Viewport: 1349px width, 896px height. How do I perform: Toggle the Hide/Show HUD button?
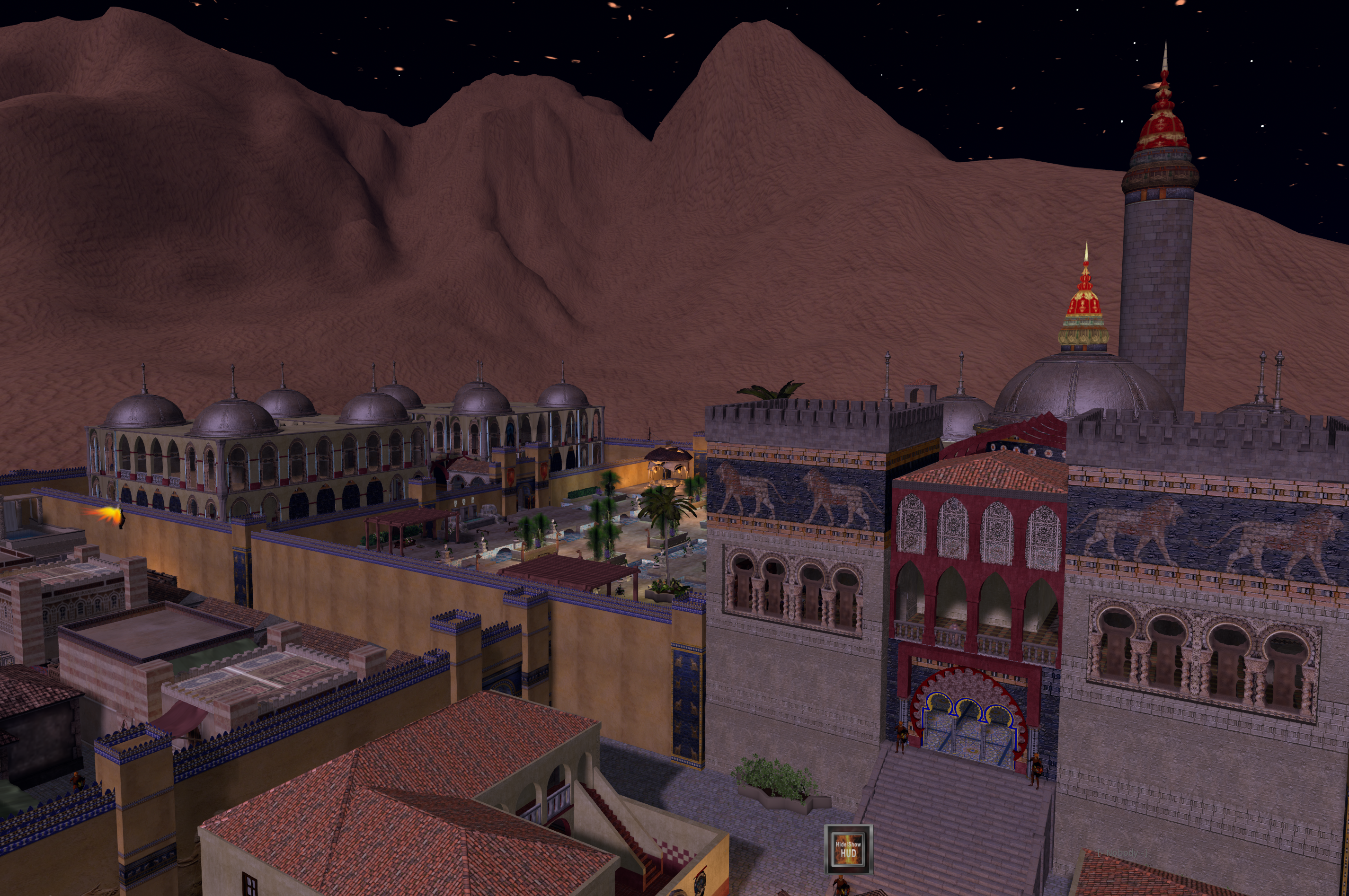848,849
